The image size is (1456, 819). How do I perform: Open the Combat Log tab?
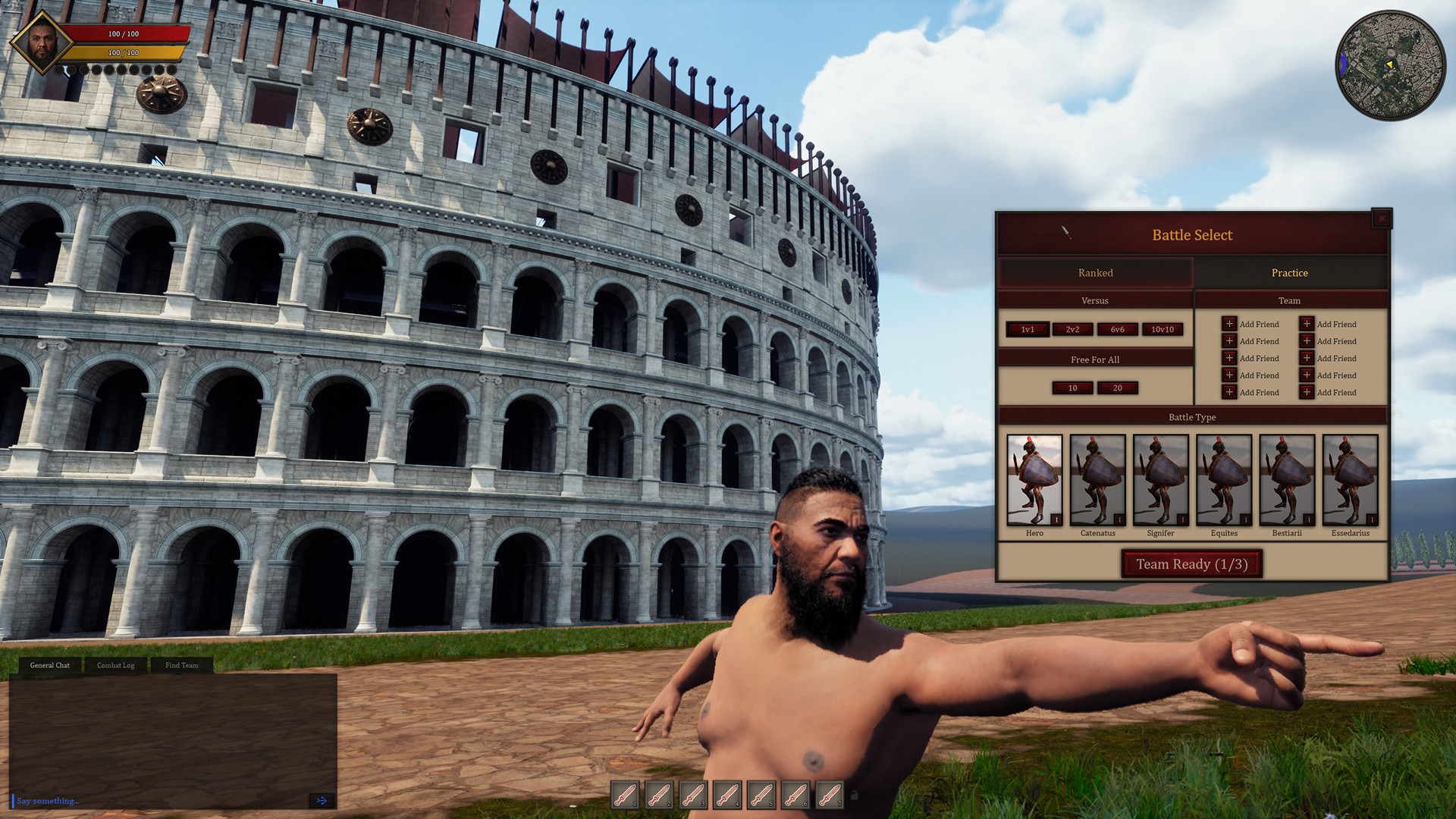[115, 665]
